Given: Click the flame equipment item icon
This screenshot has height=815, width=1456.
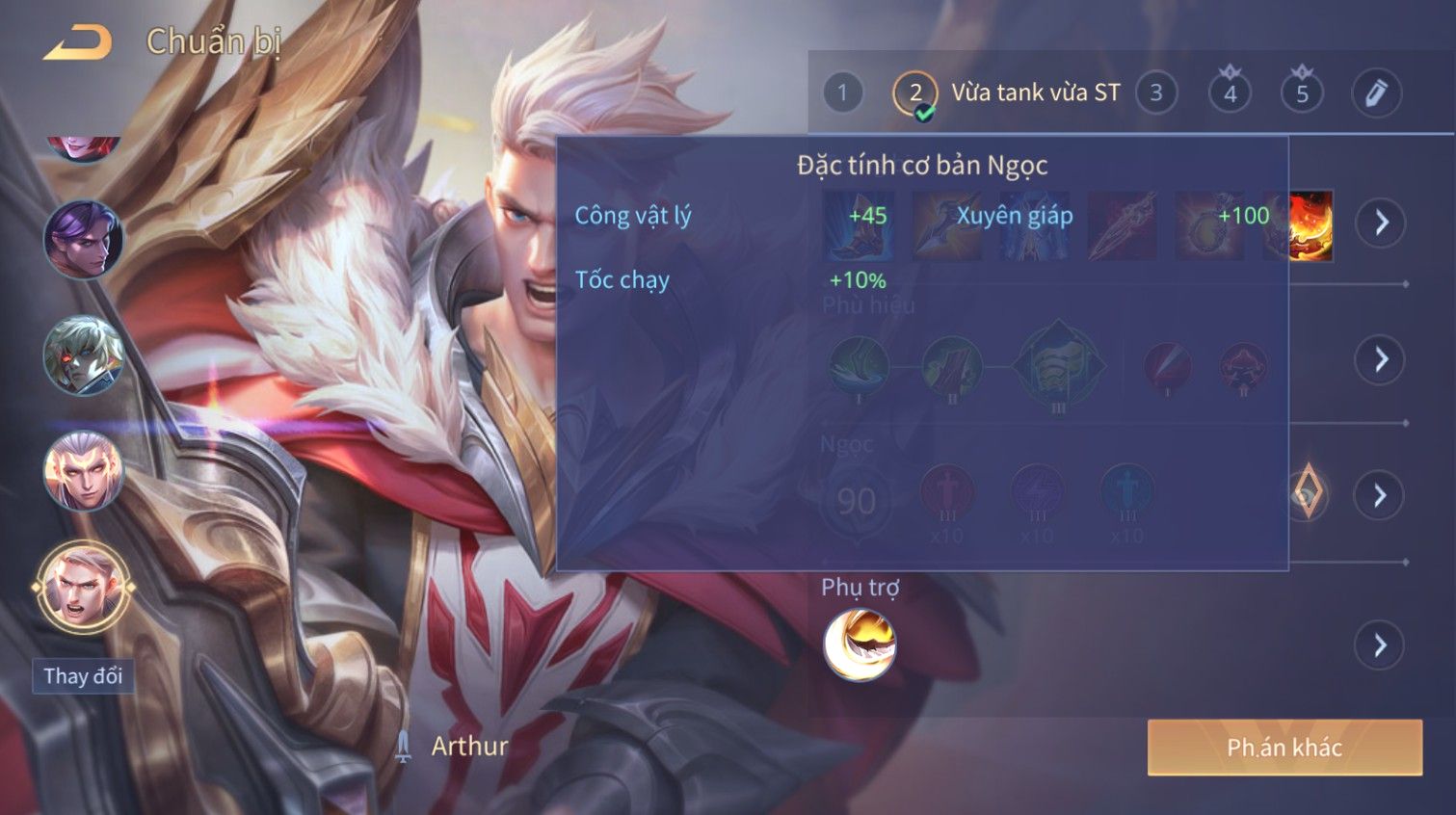Looking at the screenshot, I should 1310,224.
